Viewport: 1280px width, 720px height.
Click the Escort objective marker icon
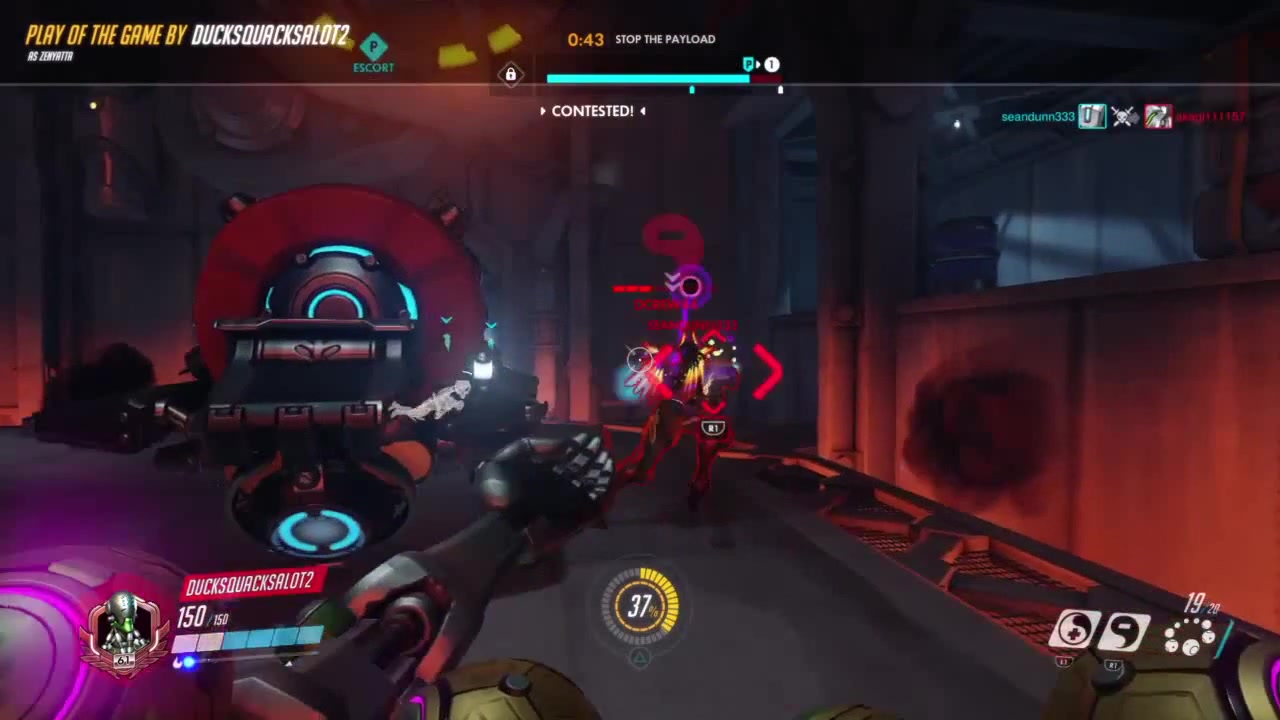click(373, 47)
